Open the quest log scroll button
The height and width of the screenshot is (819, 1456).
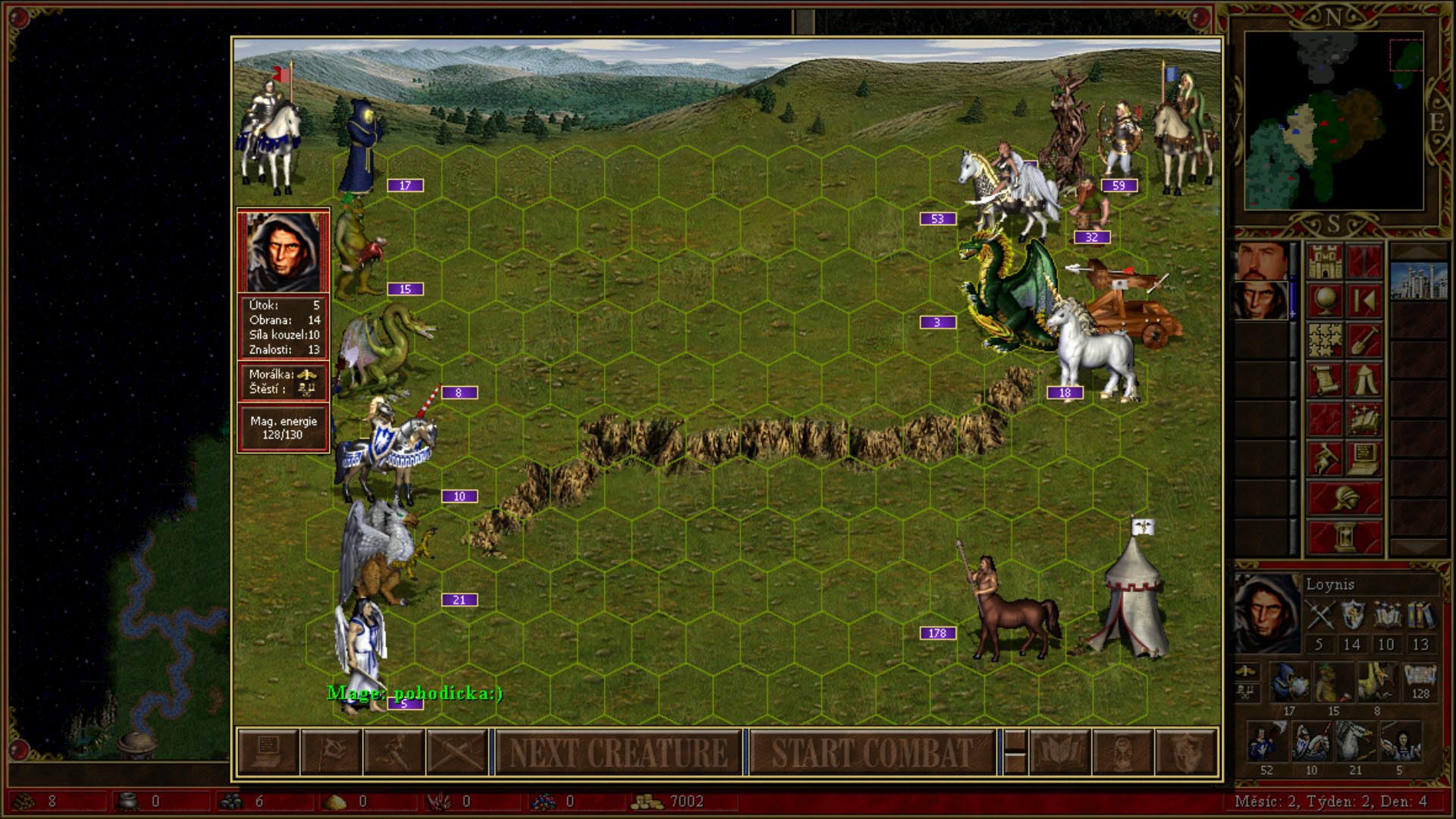pos(1325,380)
